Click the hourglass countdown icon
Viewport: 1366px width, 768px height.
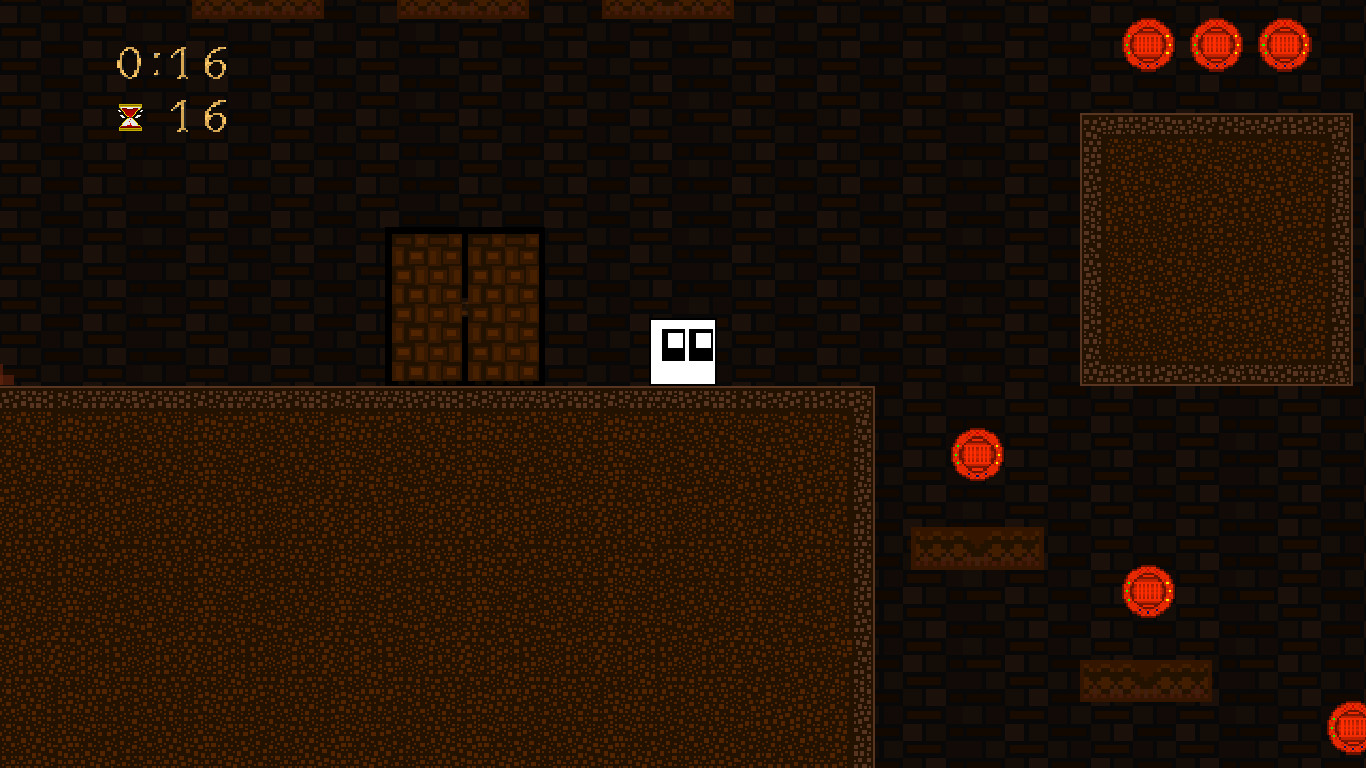click(127, 118)
